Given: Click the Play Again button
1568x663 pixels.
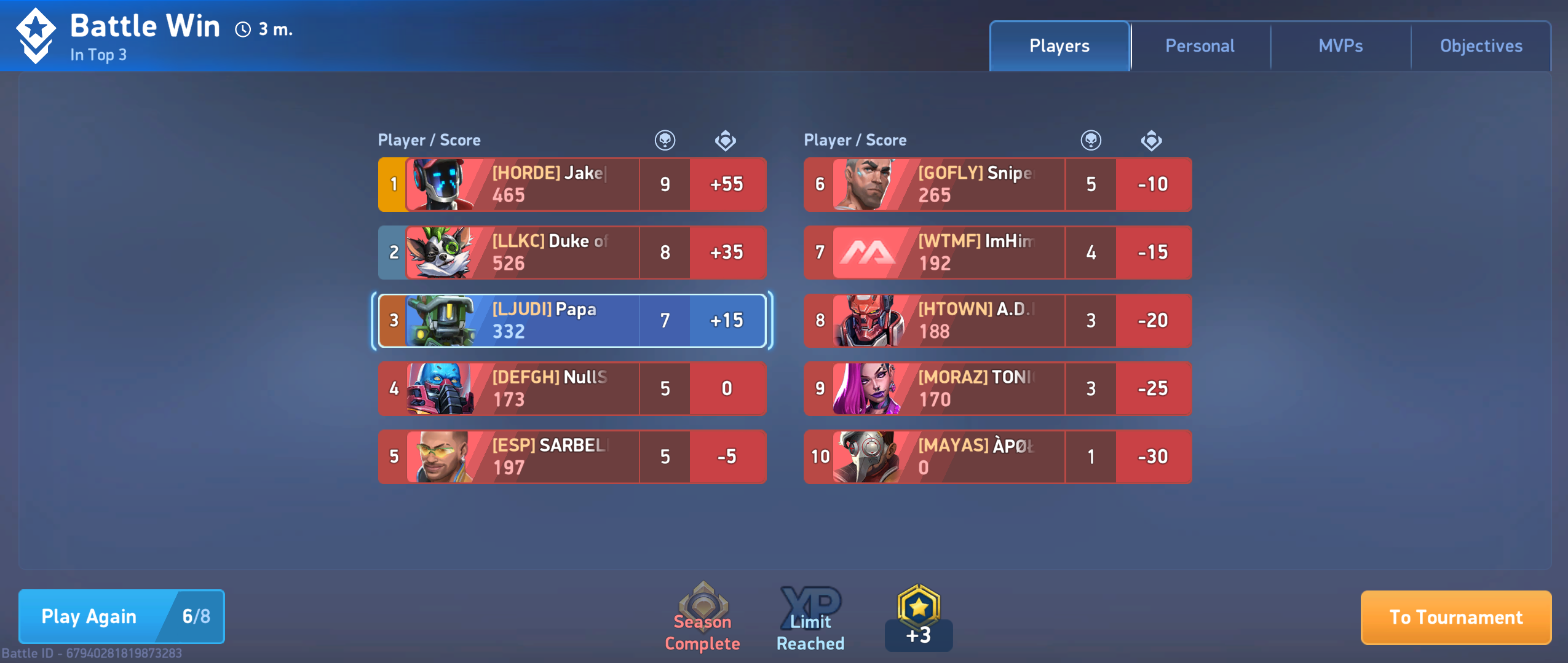Looking at the screenshot, I should pos(121,616).
